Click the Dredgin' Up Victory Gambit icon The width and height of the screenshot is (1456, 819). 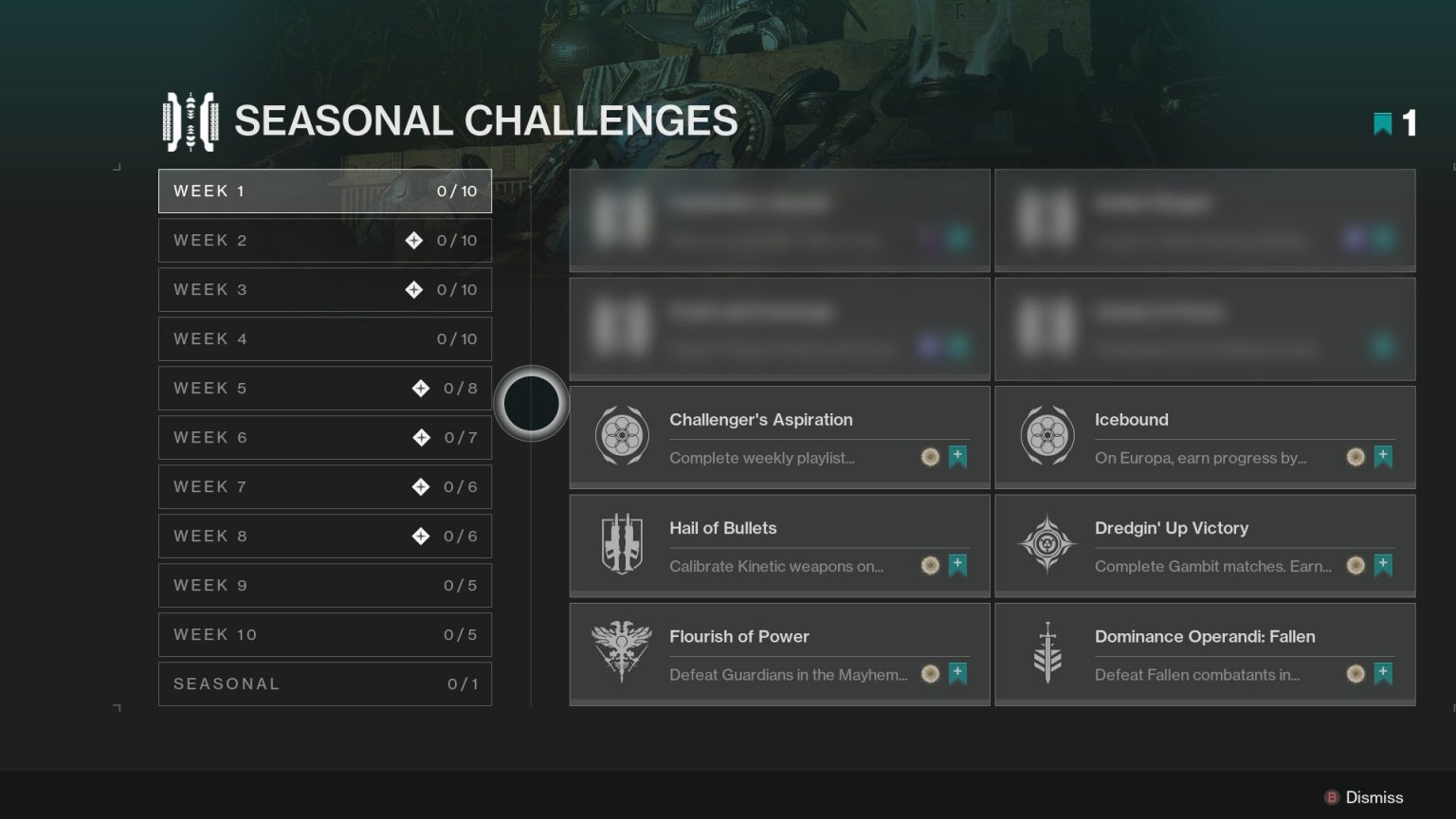click(1047, 544)
